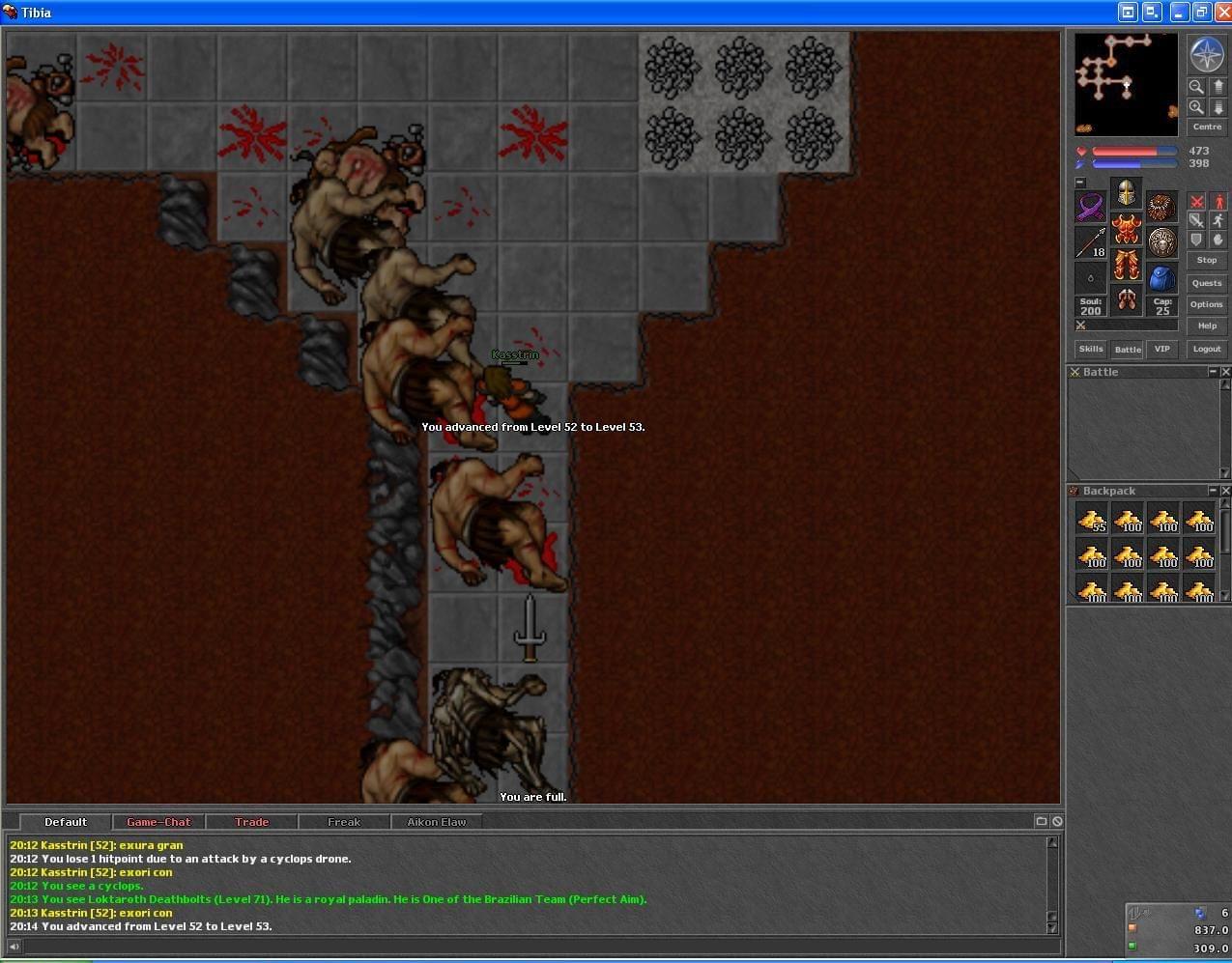Toggle the VIP list button

(x=1161, y=349)
